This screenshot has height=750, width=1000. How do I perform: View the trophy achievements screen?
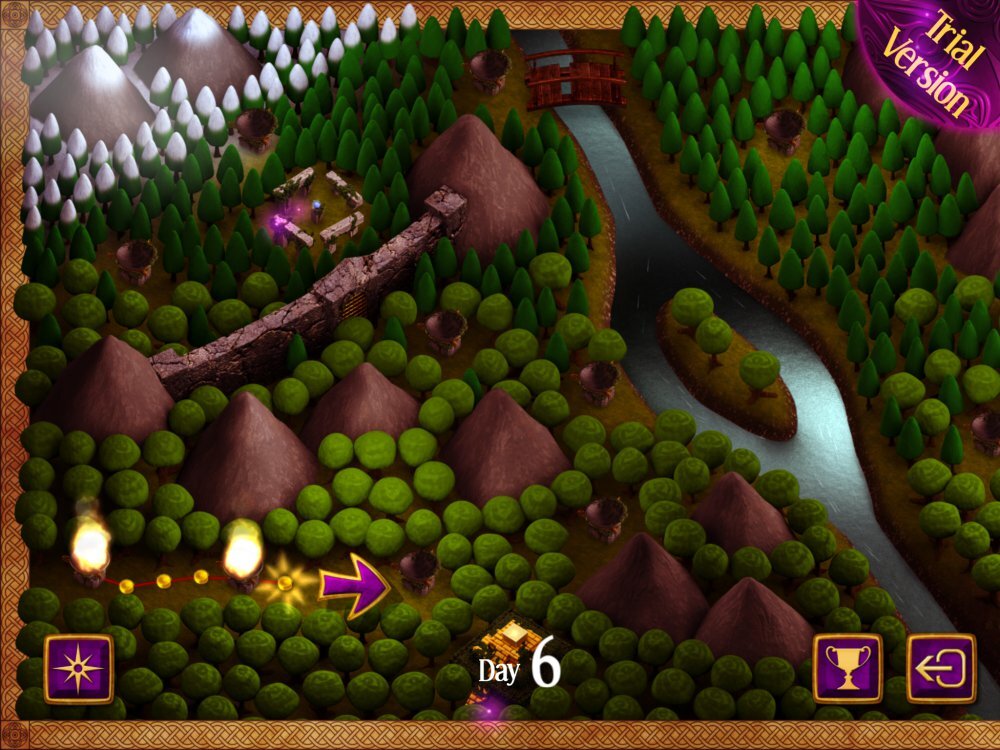point(847,668)
